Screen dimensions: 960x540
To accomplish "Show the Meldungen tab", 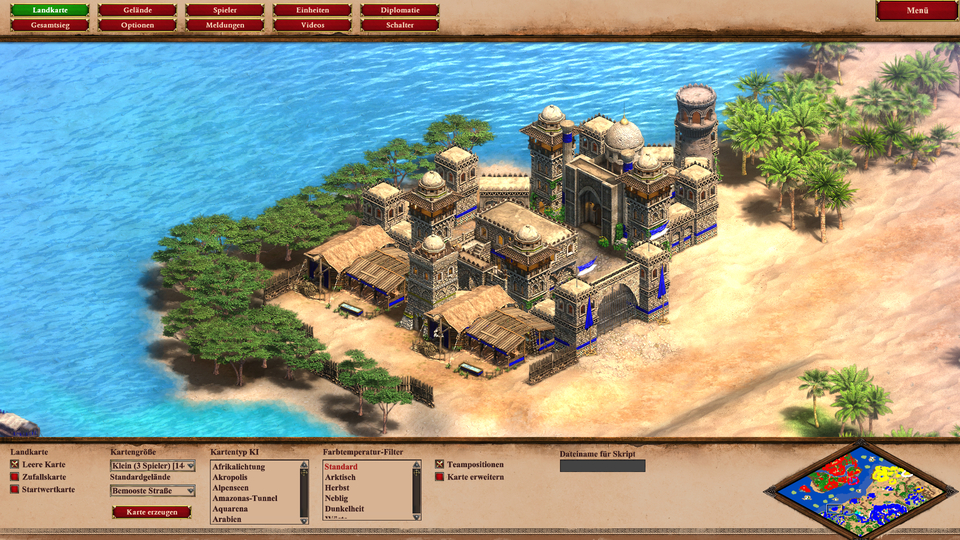I will [x=225, y=24].
